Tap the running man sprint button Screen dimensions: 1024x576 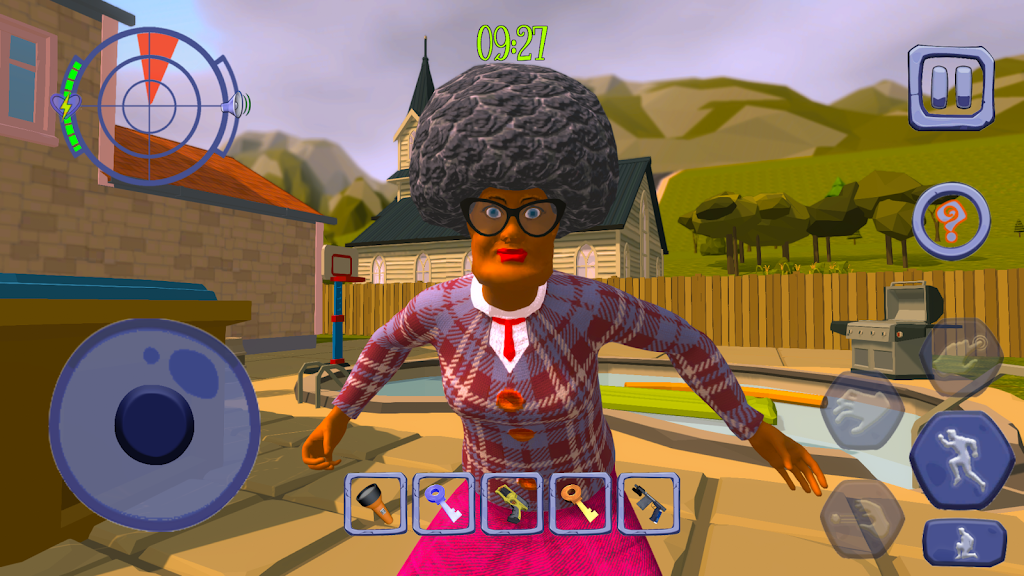click(960, 461)
